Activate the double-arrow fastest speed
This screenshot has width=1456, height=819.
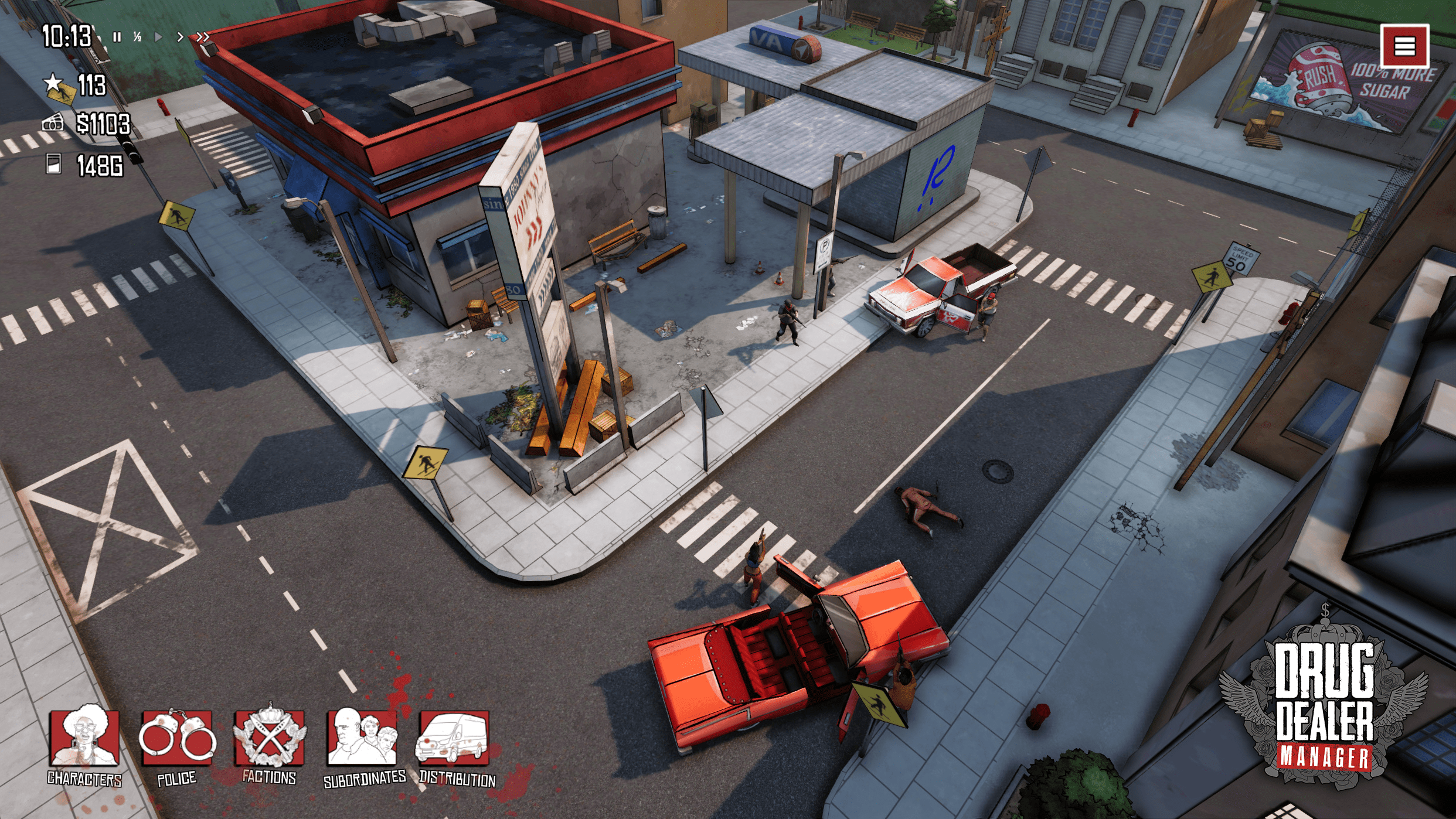(x=203, y=37)
